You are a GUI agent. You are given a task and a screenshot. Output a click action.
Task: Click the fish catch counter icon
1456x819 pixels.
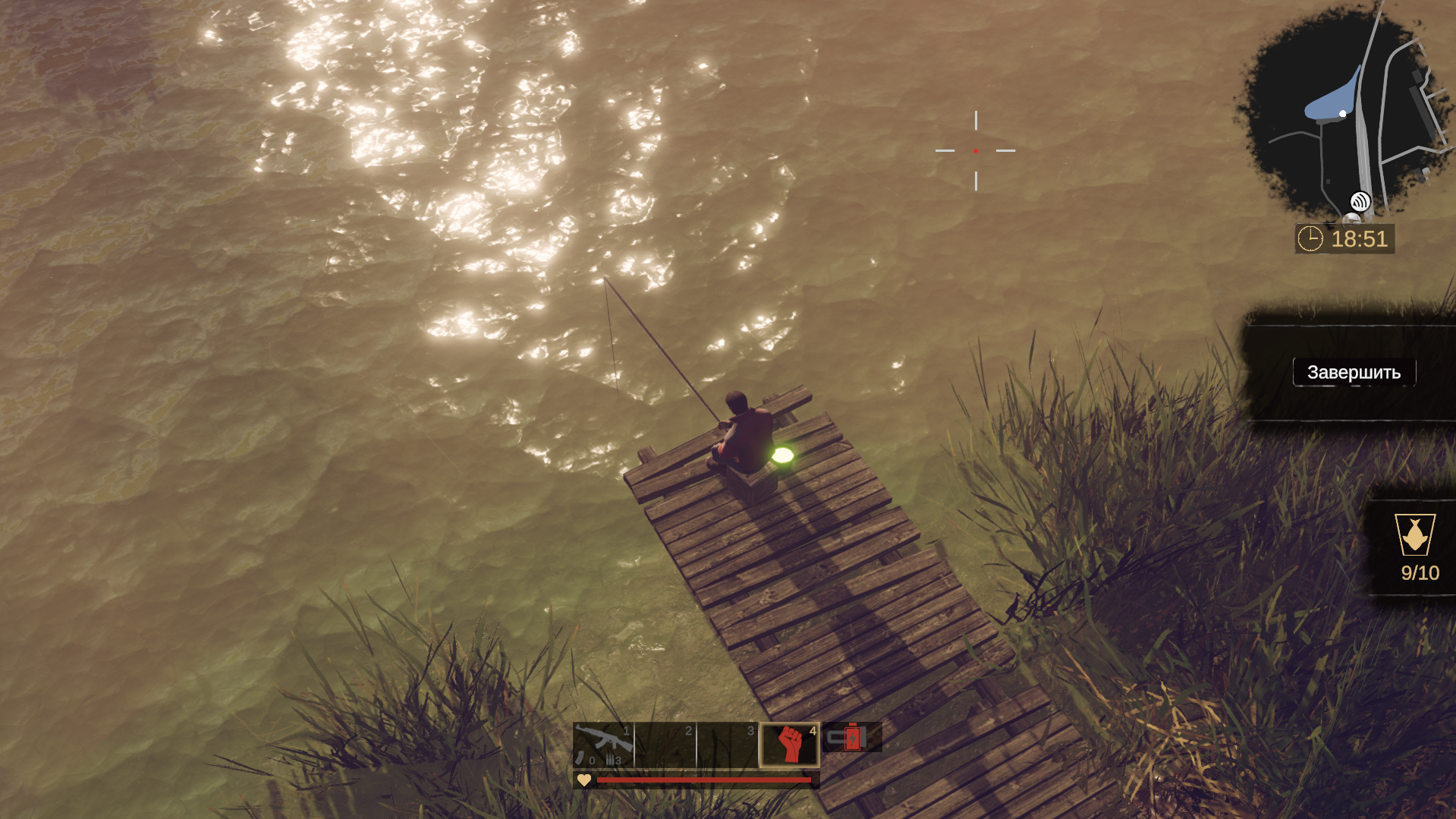click(1414, 534)
